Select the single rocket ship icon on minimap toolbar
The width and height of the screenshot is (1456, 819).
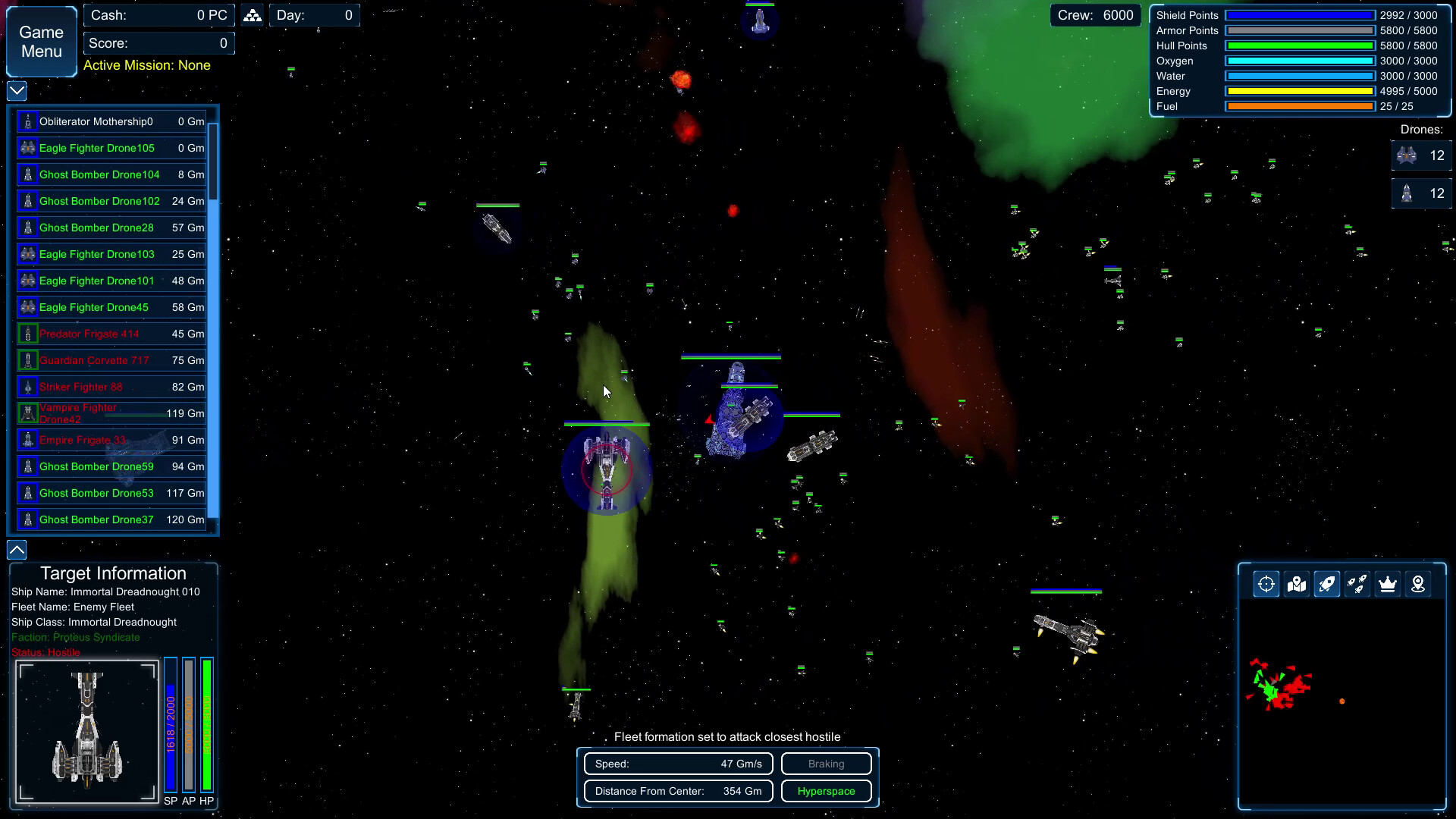pos(1327,584)
